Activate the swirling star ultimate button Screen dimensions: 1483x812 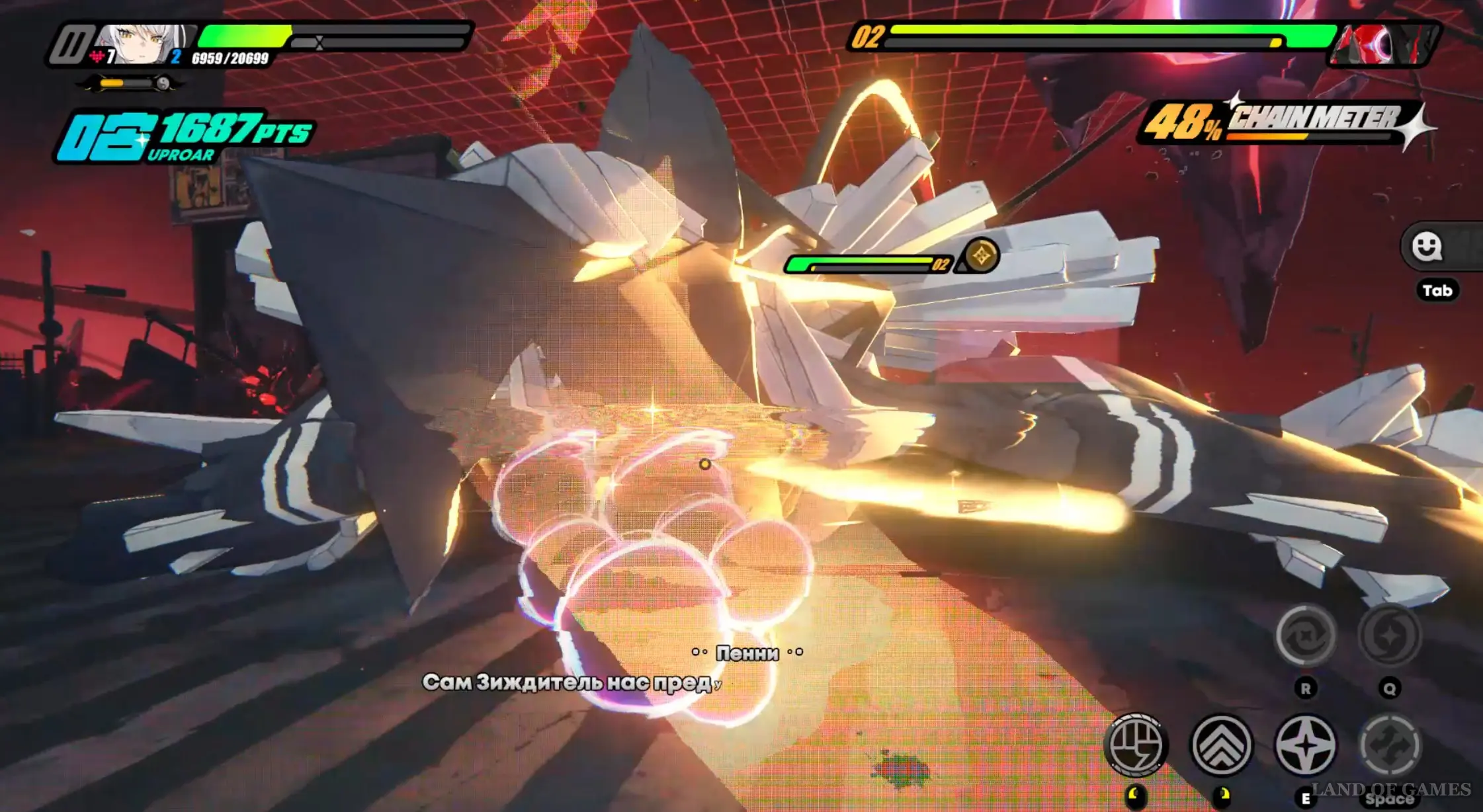[x=1389, y=636]
